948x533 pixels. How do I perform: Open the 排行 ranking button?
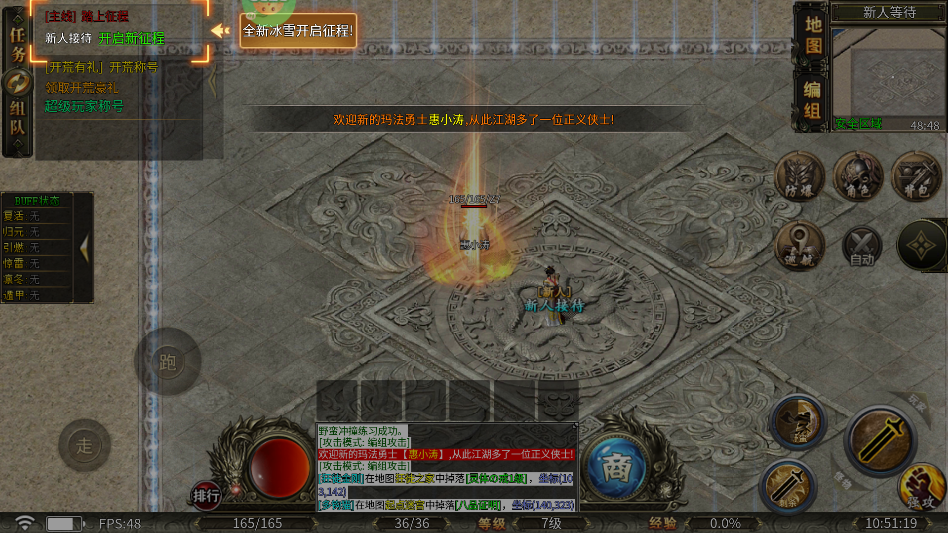point(206,495)
